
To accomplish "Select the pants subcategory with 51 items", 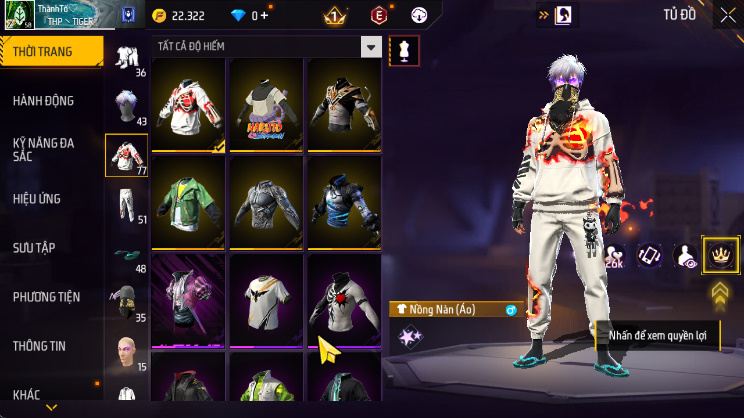I will click(126, 203).
